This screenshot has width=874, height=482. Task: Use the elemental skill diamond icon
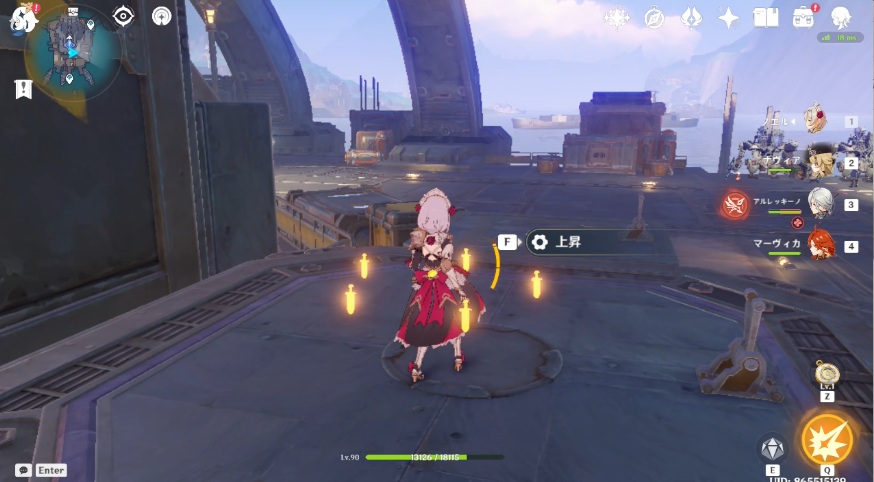tap(772, 448)
